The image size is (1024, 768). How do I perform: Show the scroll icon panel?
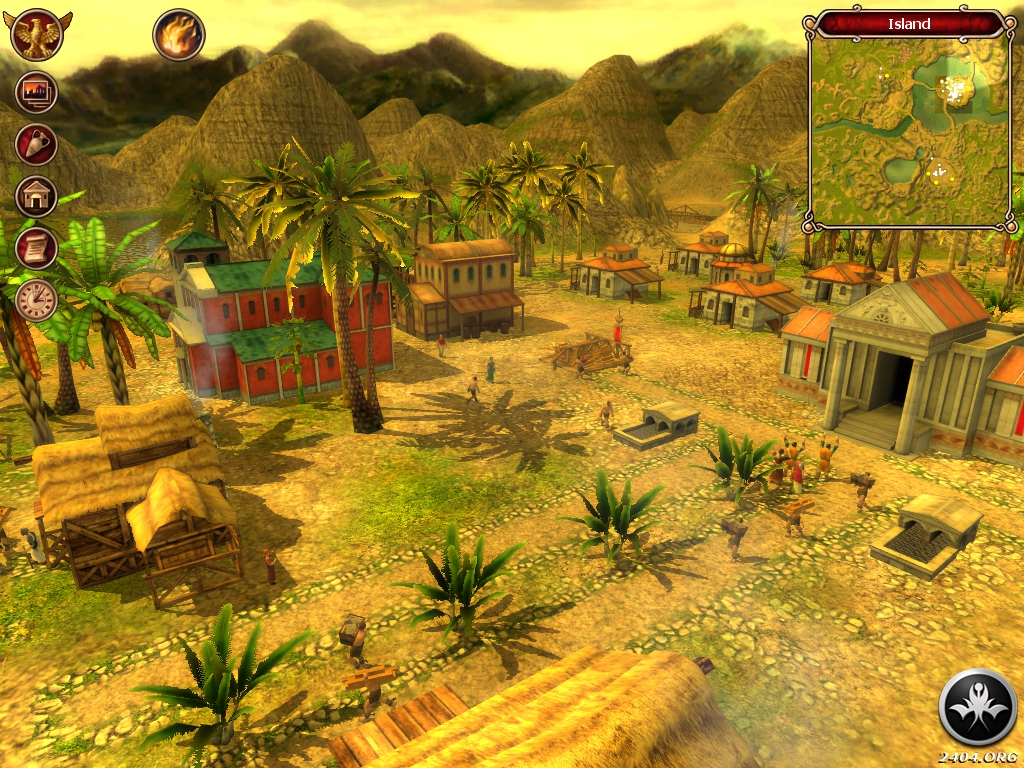click(x=37, y=247)
